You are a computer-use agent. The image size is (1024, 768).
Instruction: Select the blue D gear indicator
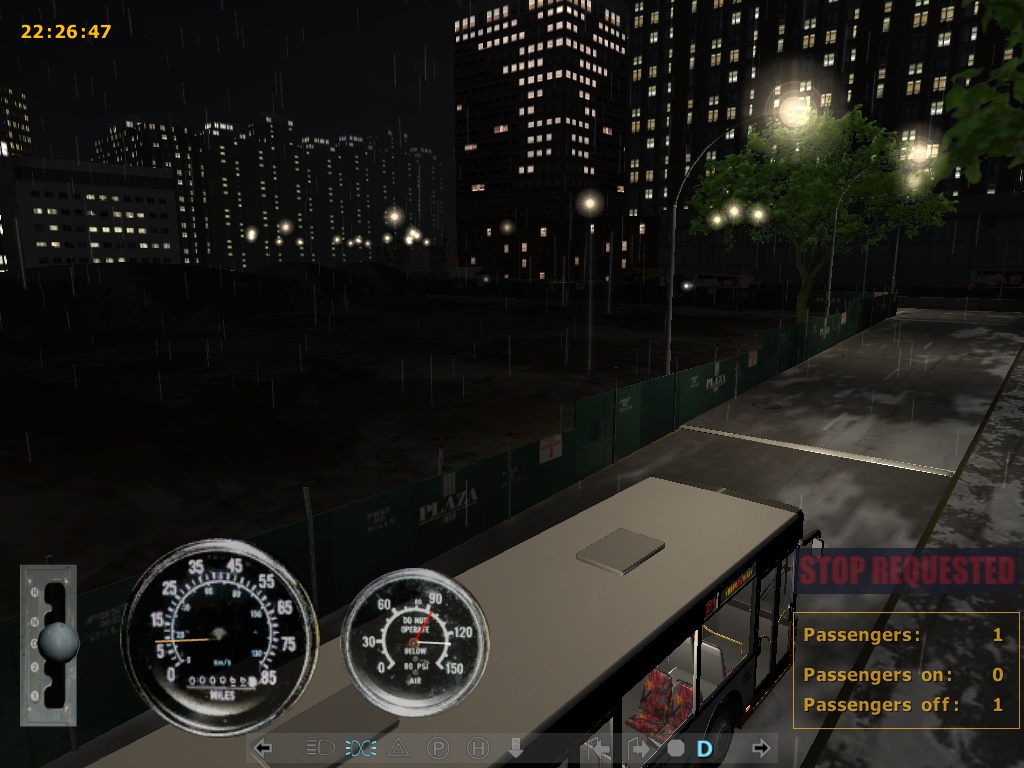click(x=705, y=747)
